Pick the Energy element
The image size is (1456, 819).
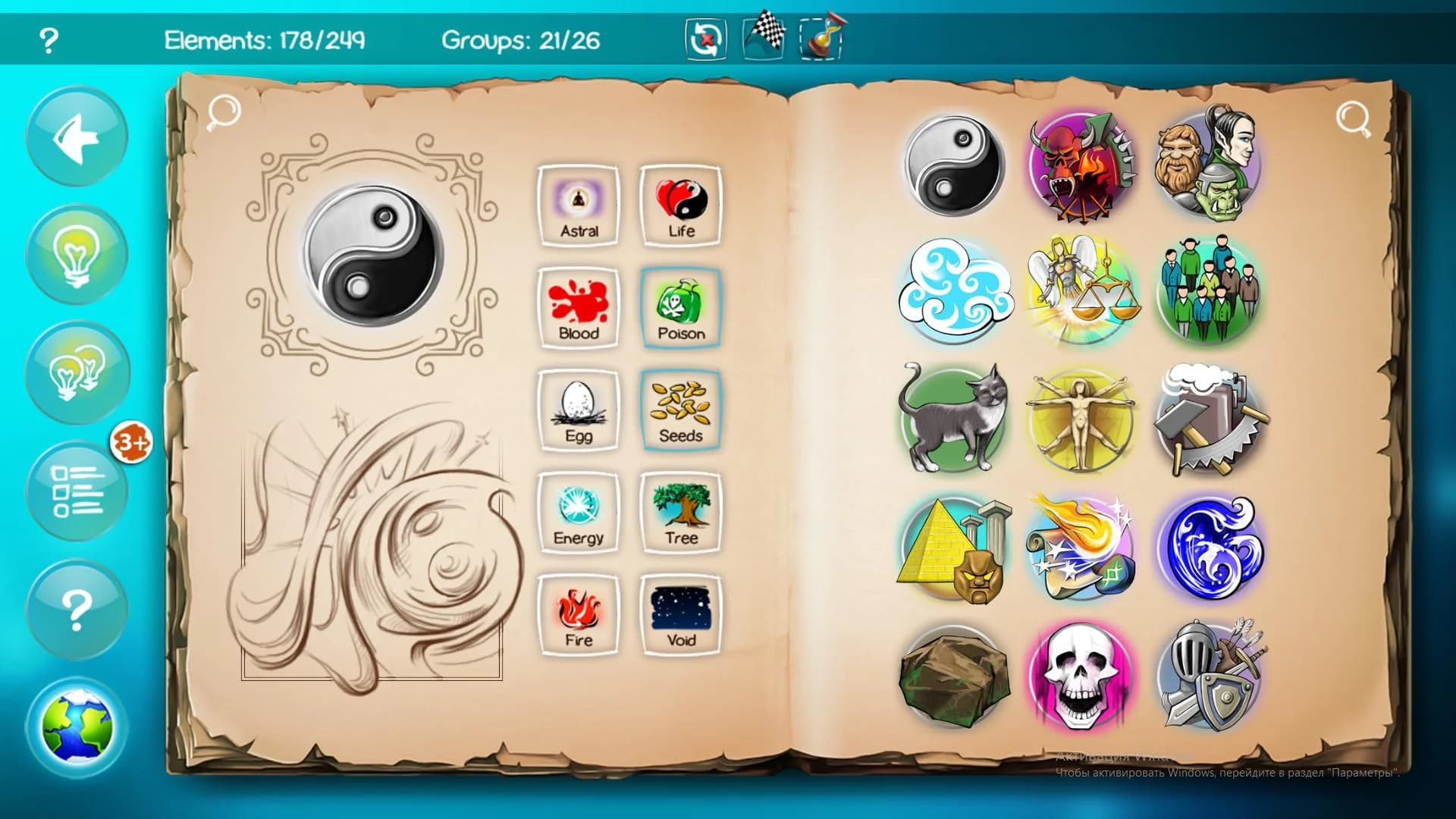coord(579,512)
